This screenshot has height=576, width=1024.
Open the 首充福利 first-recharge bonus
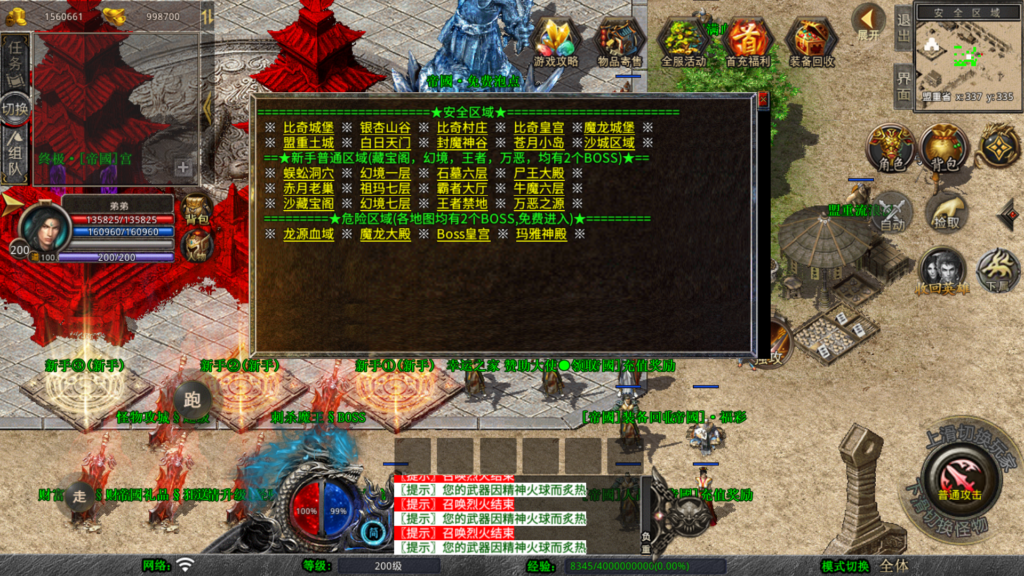[x=748, y=43]
